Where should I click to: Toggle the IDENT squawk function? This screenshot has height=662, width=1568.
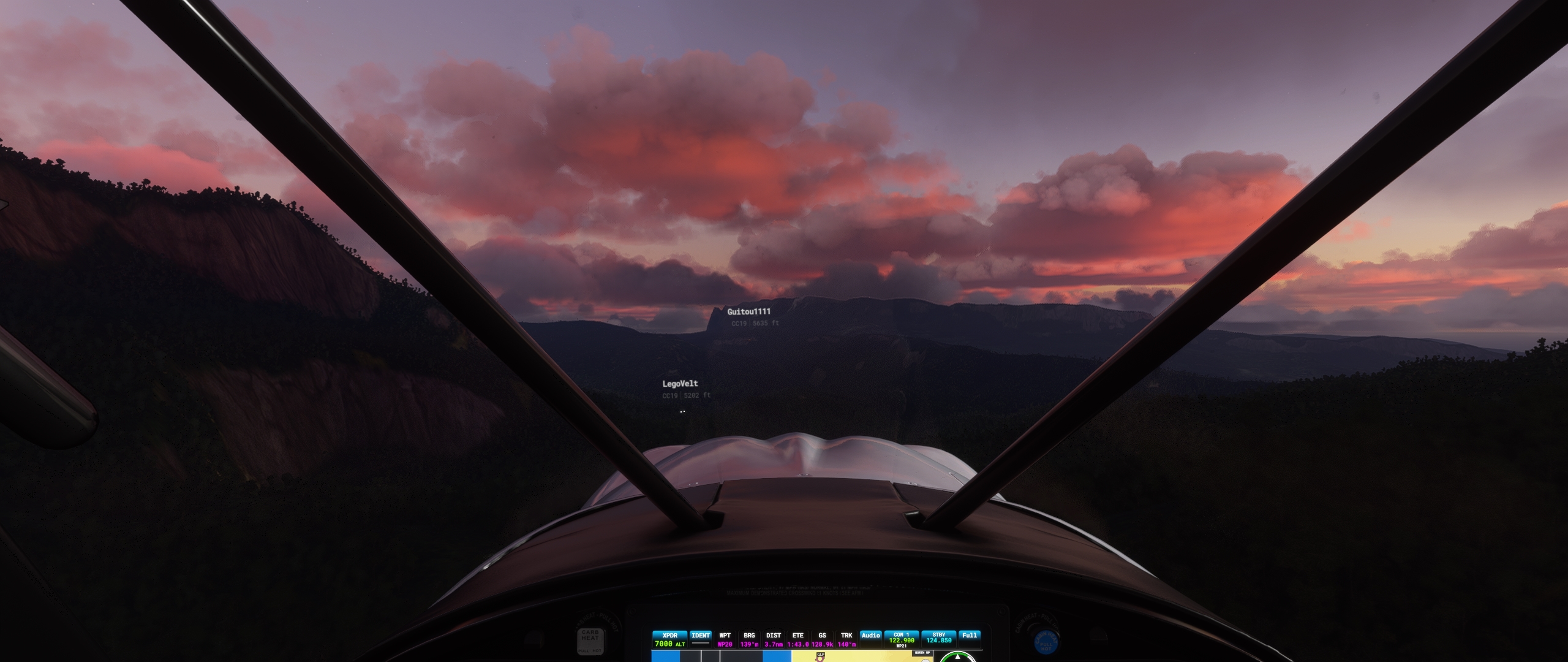[x=700, y=641]
